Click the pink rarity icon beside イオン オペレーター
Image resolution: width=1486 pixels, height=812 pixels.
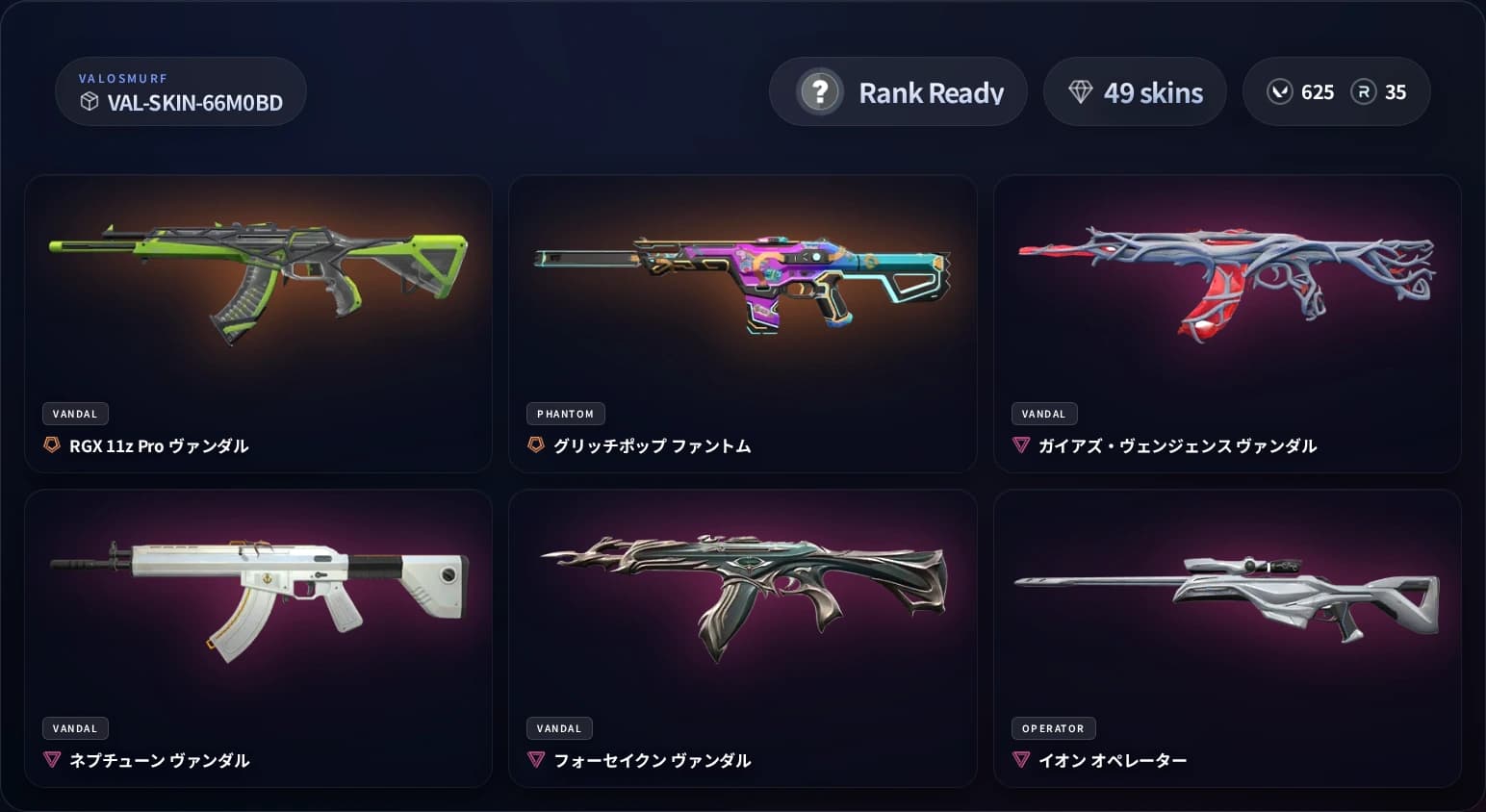(x=1021, y=760)
